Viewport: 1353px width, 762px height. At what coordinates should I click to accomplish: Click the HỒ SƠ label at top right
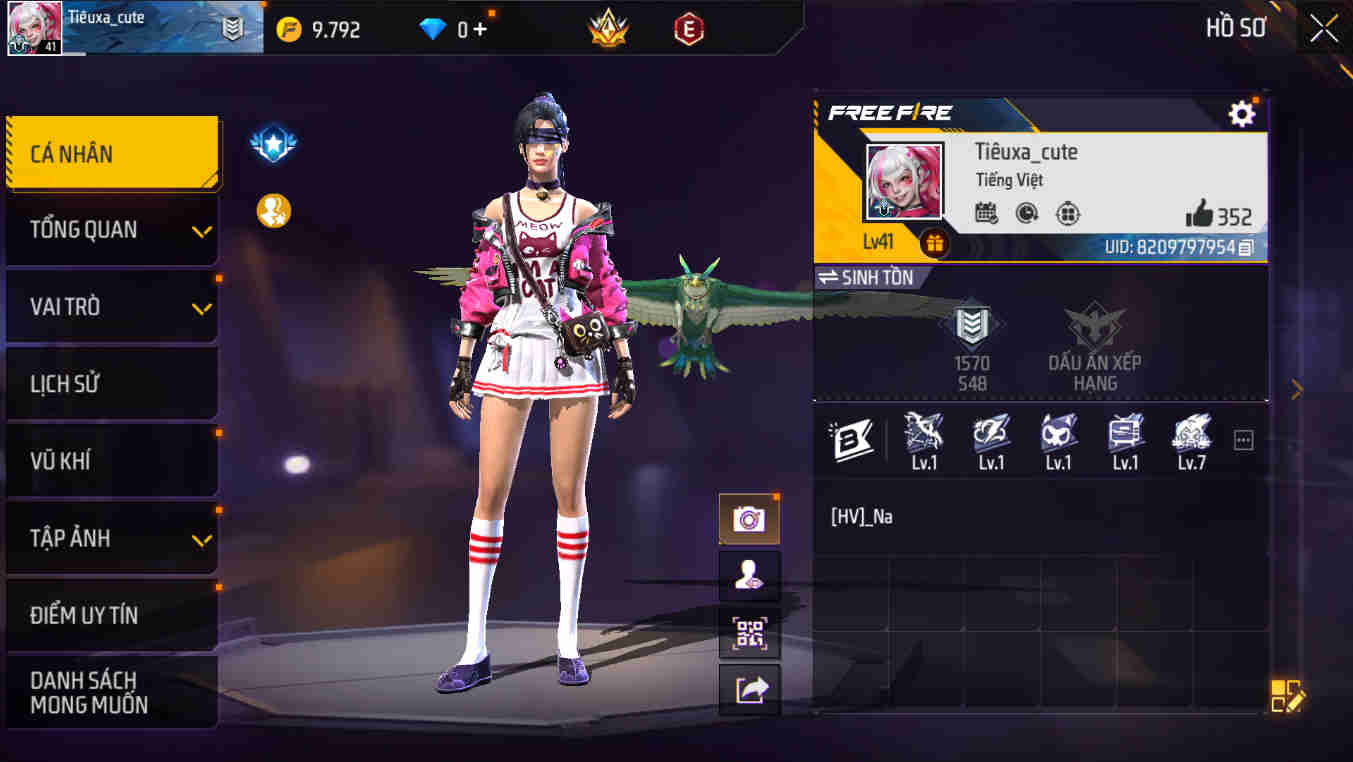pyautogui.click(x=1236, y=27)
